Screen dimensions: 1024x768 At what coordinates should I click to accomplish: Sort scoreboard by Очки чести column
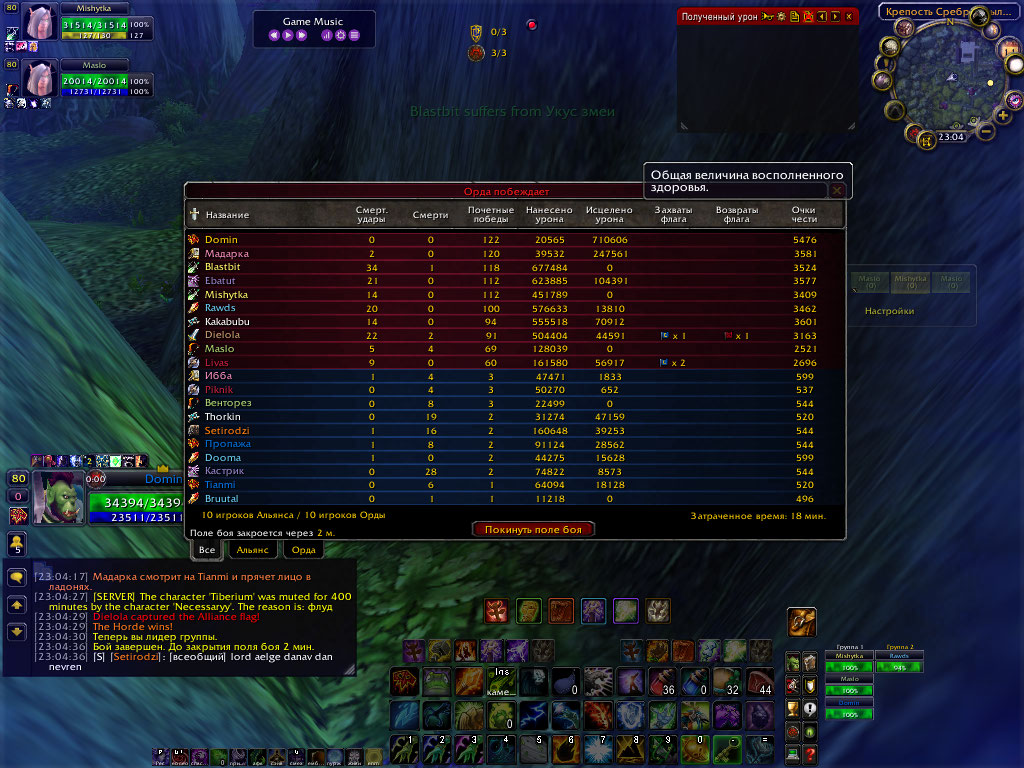(x=804, y=215)
